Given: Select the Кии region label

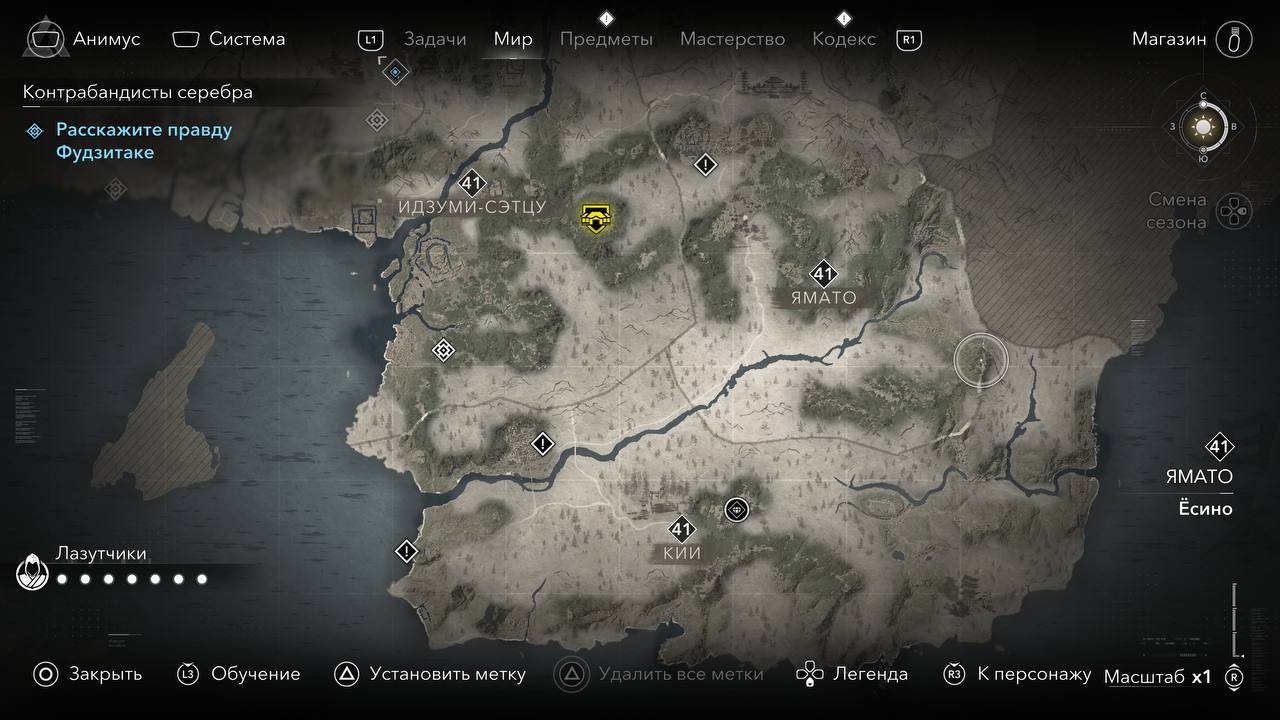Looking at the screenshot, I should [x=682, y=553].
